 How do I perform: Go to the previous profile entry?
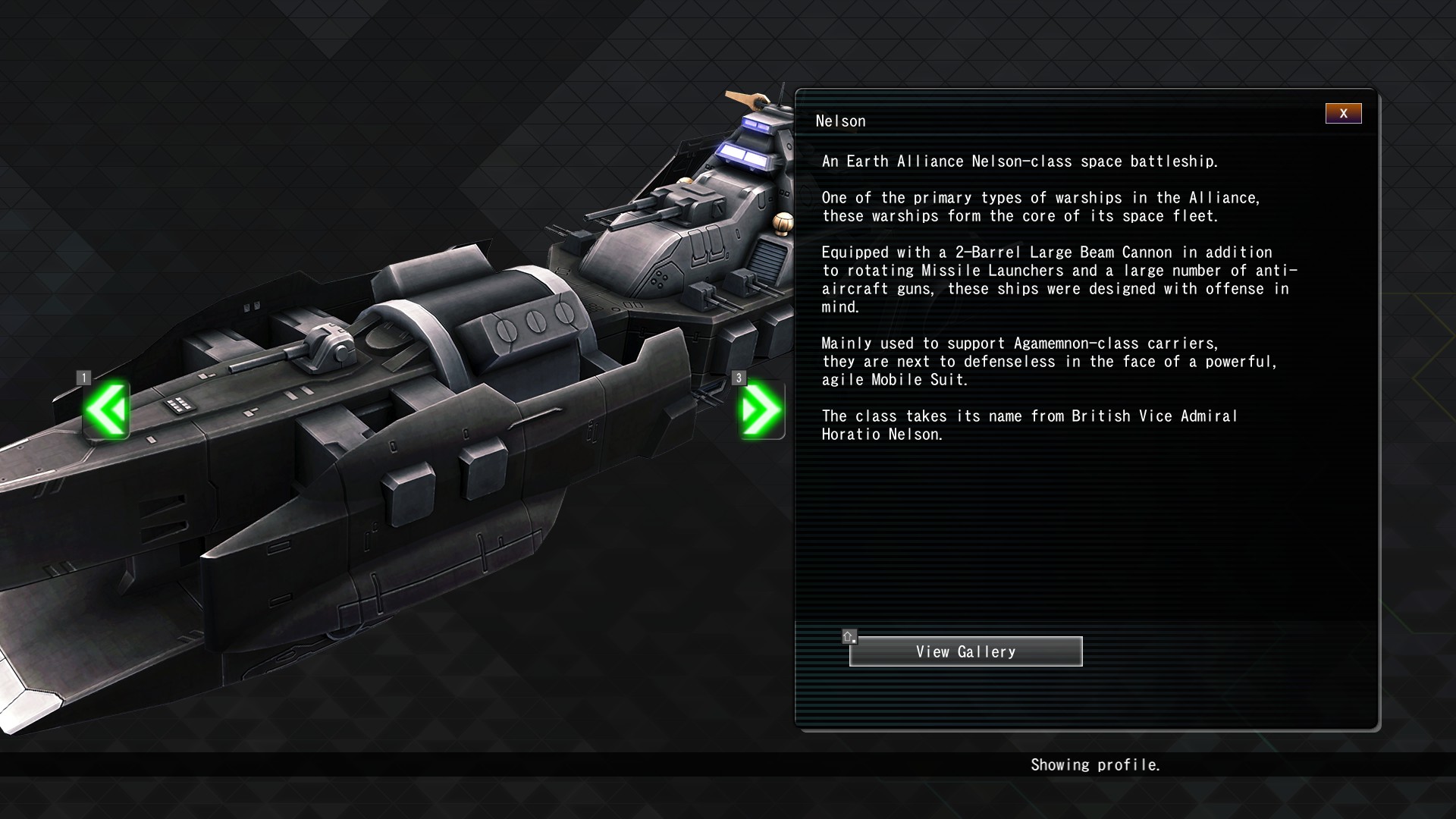pyautogui.click(x=107, y=410)
